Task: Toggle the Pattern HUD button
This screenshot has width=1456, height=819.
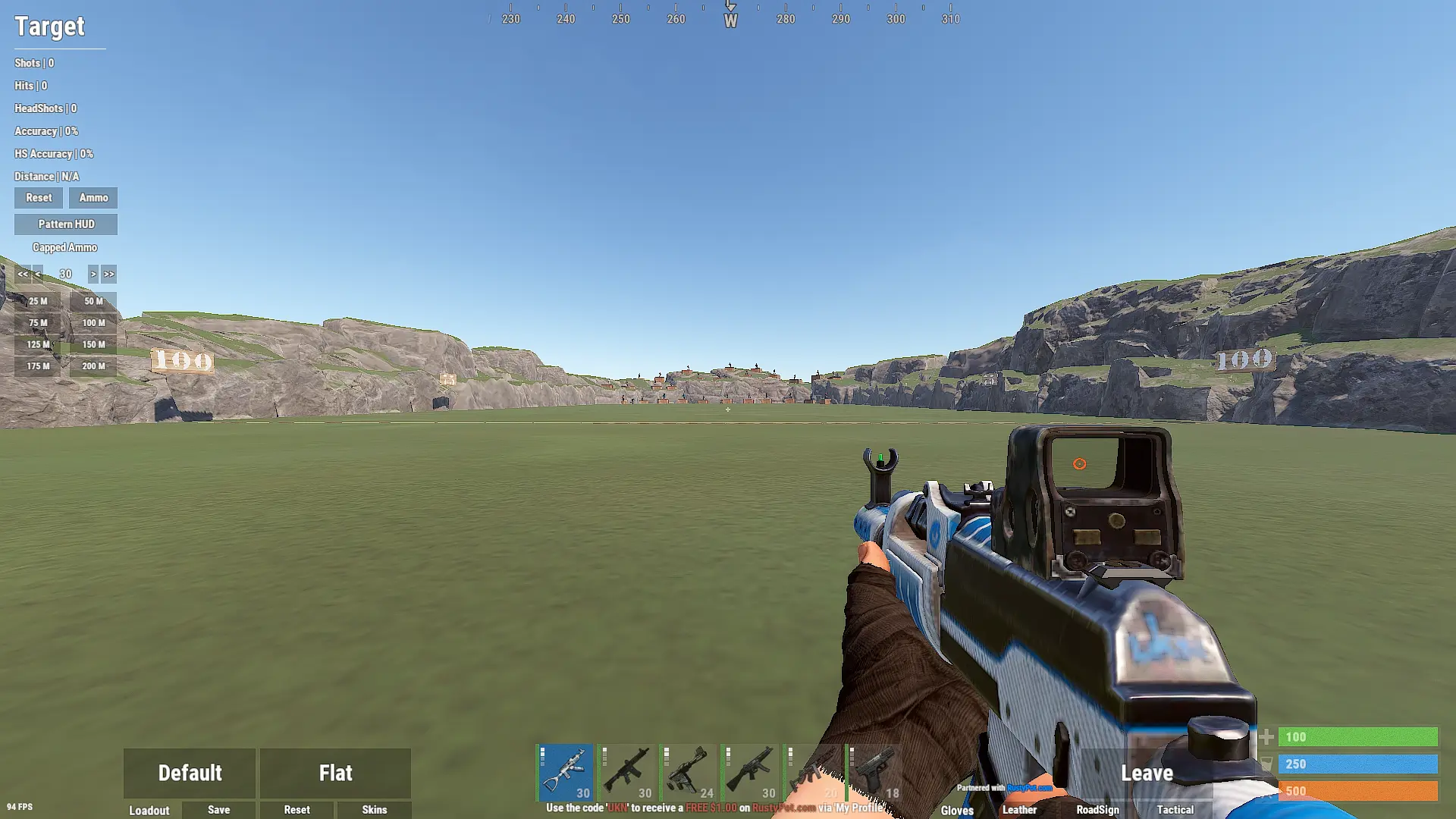Action: click(66, 224)
